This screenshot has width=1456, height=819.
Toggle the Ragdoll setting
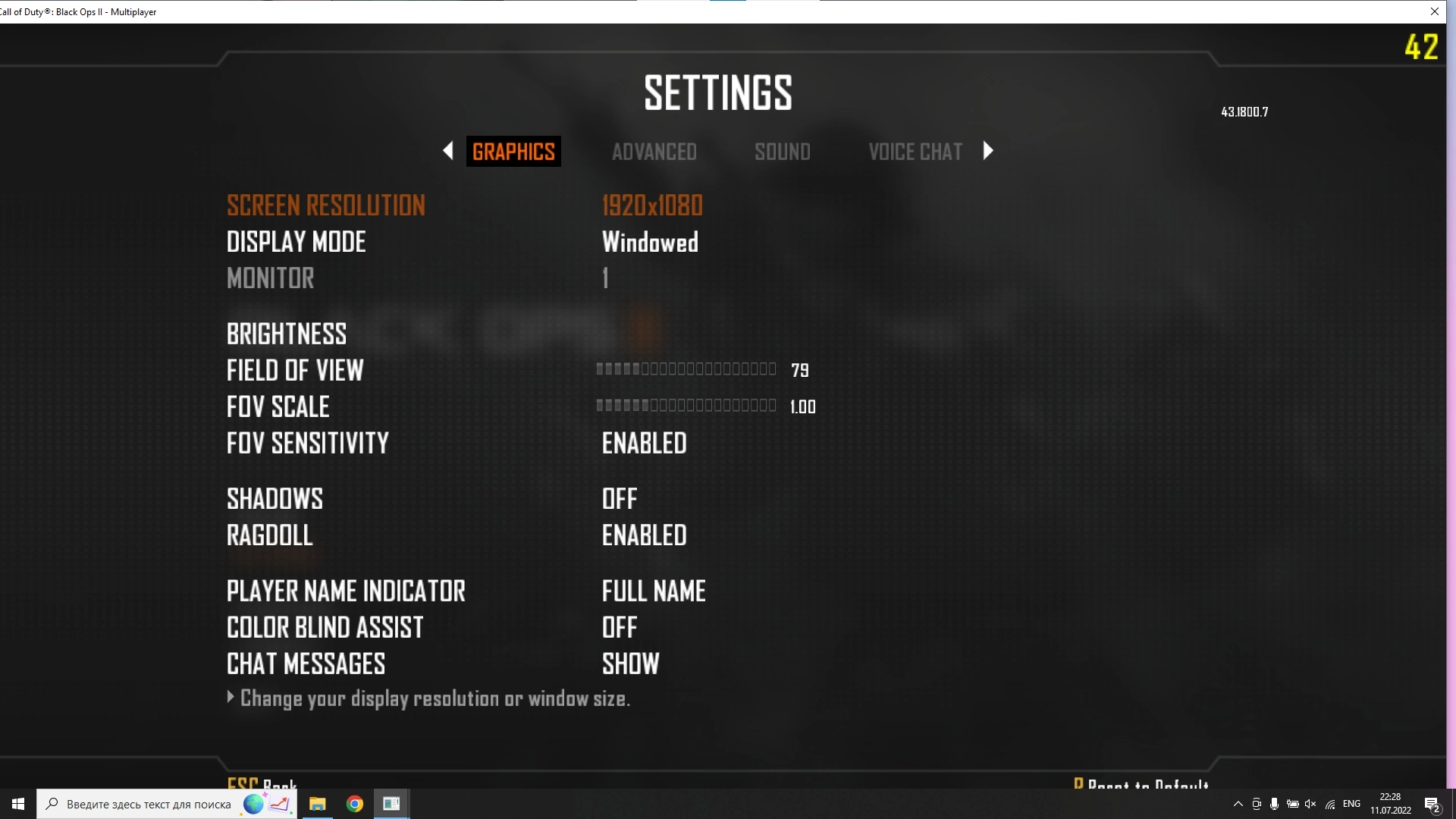coord(644,535)
